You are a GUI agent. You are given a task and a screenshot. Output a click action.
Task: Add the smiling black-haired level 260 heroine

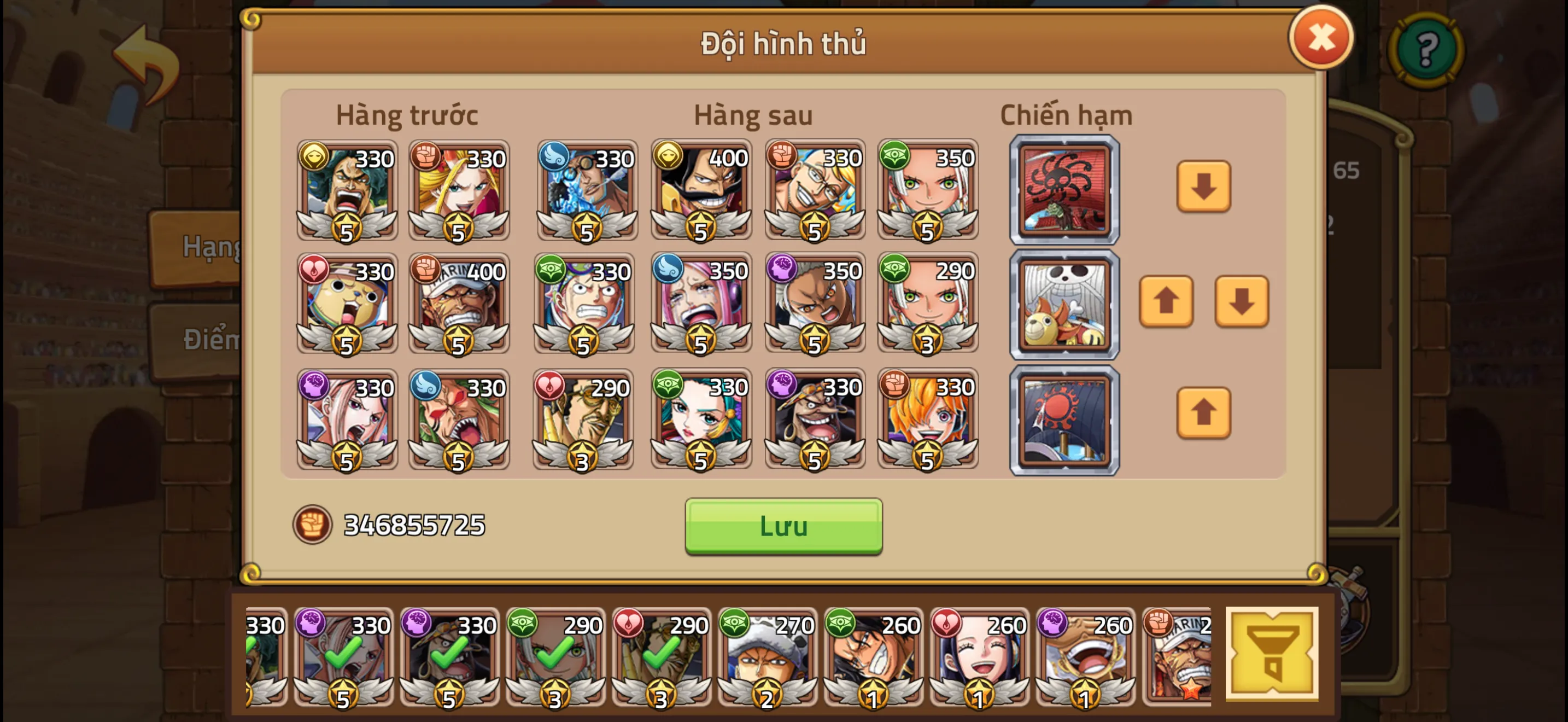point(979,657)
